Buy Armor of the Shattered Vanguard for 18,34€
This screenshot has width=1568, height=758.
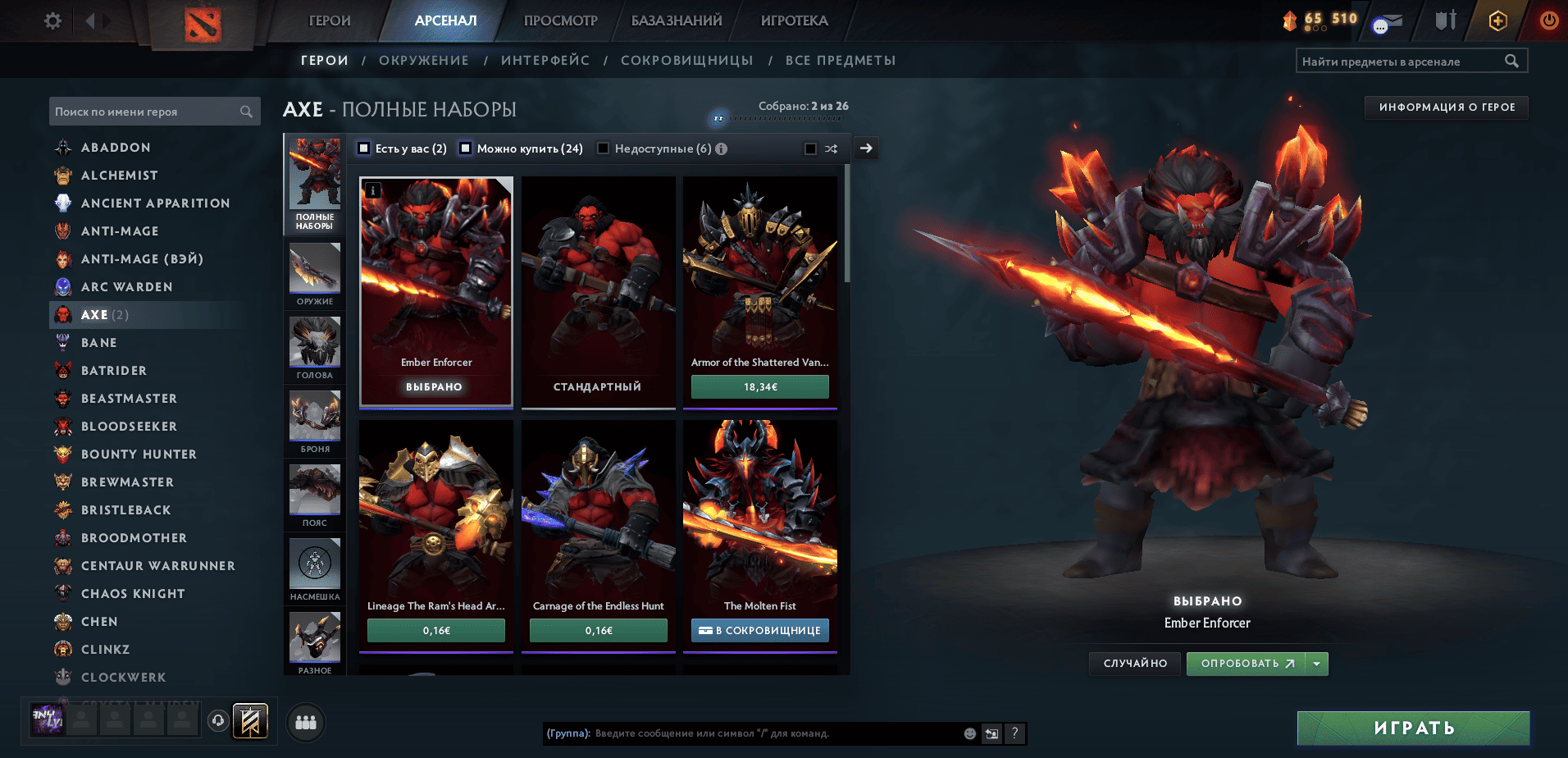pos(760,386)
